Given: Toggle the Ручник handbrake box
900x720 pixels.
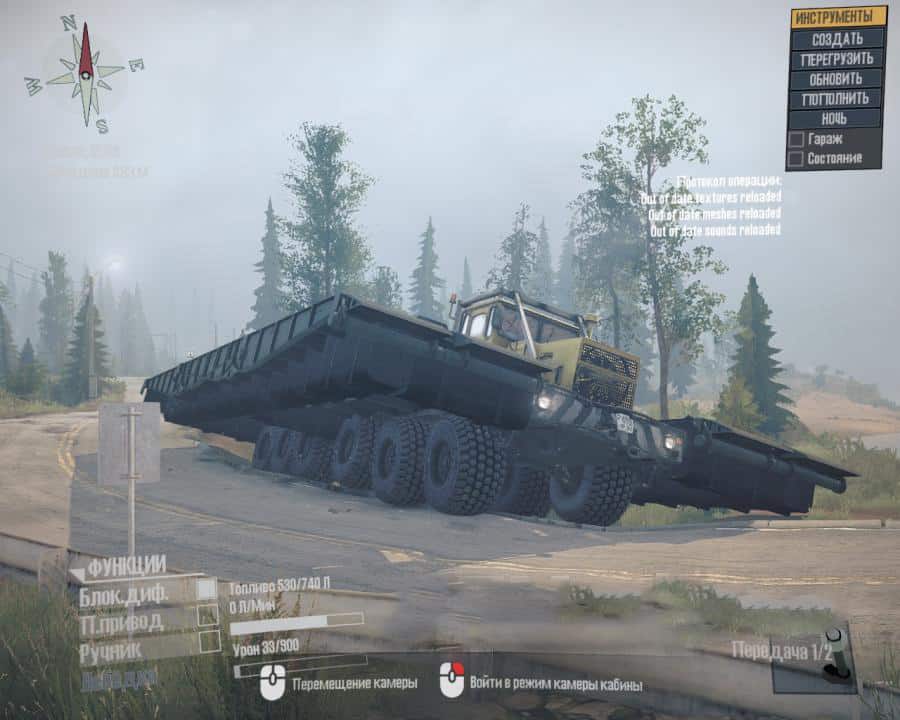Looking at the screenshot, I should [208, 641].
